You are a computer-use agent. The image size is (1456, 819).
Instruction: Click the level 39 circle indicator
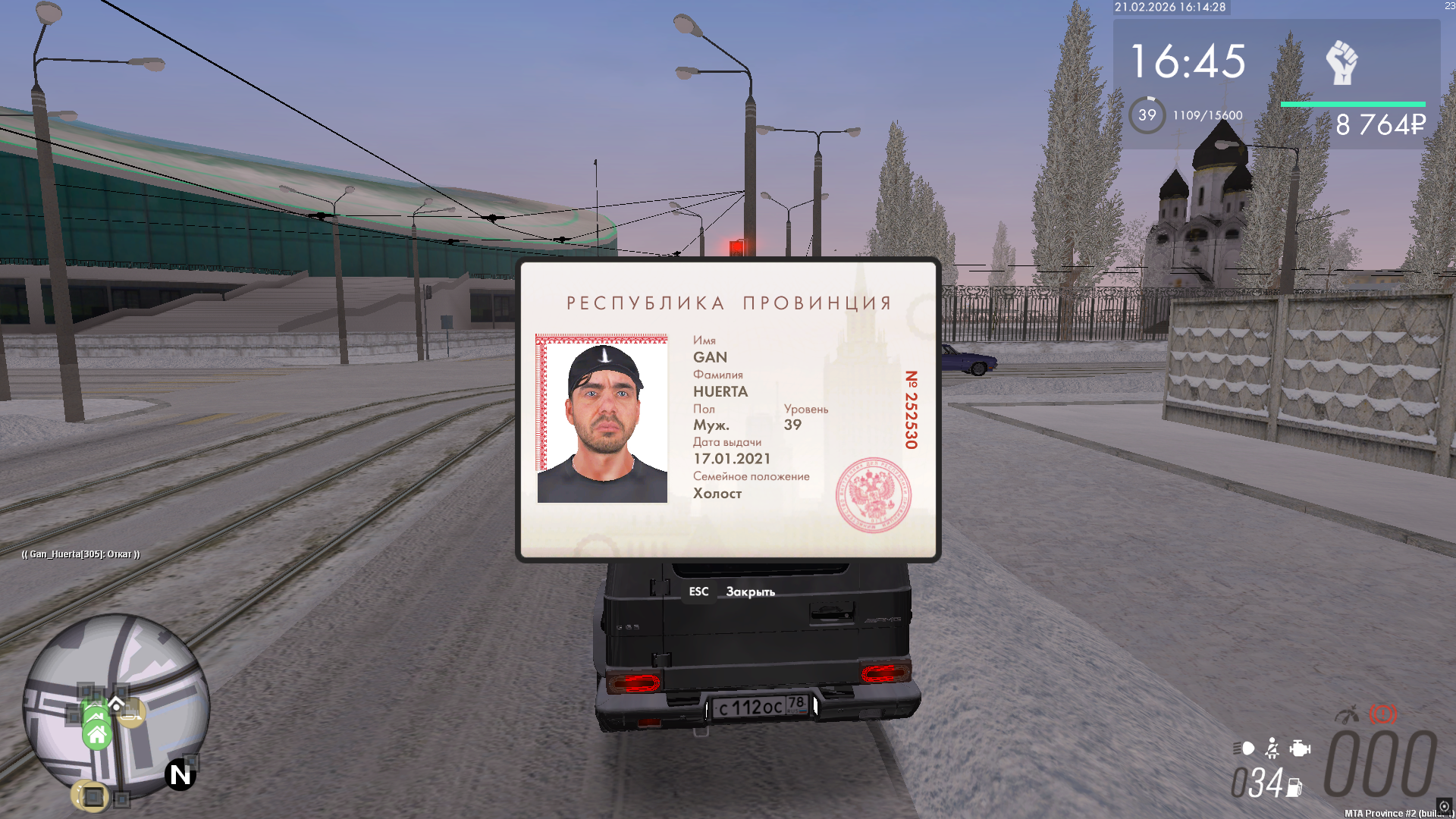click(x=1147, y=115)
